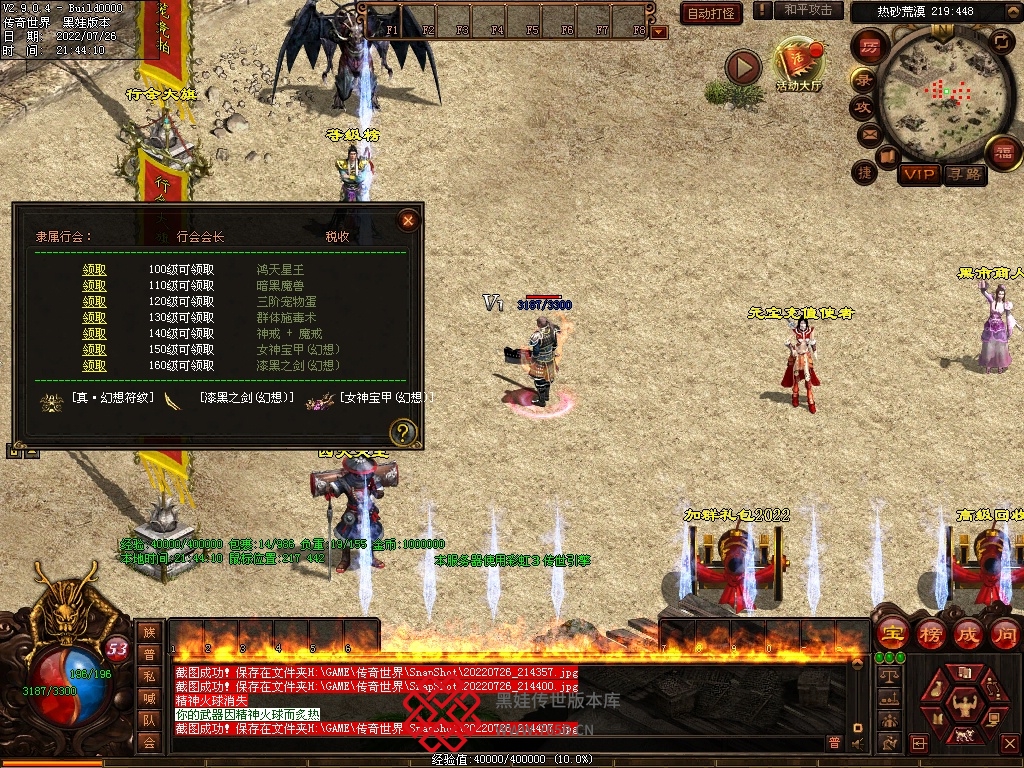Viewport: 1024px width, 768px height.
Task: Open the 福 welfare button by minimap
Action: pos(1002,153)
